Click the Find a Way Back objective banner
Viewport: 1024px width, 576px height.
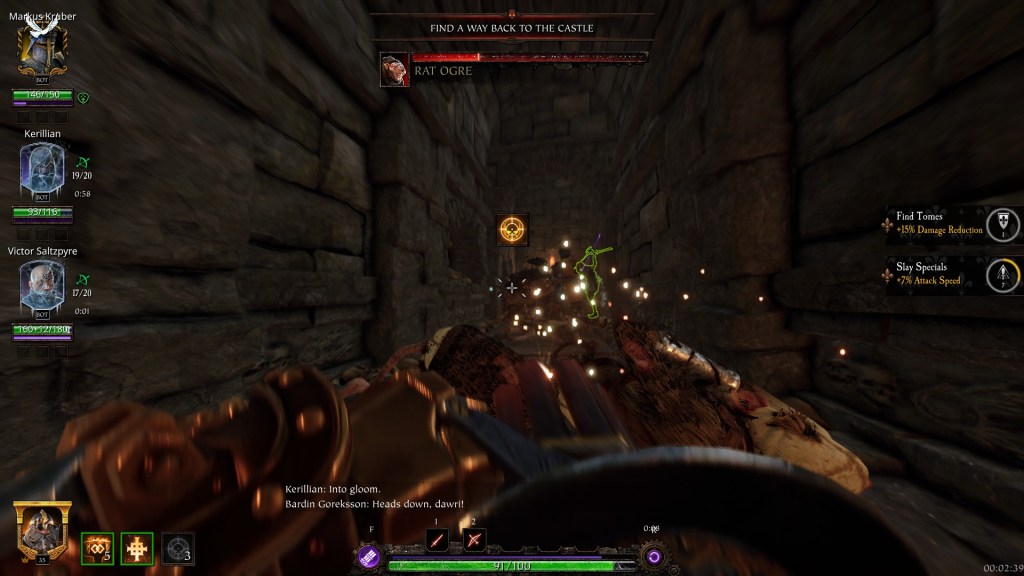[512, 28]
